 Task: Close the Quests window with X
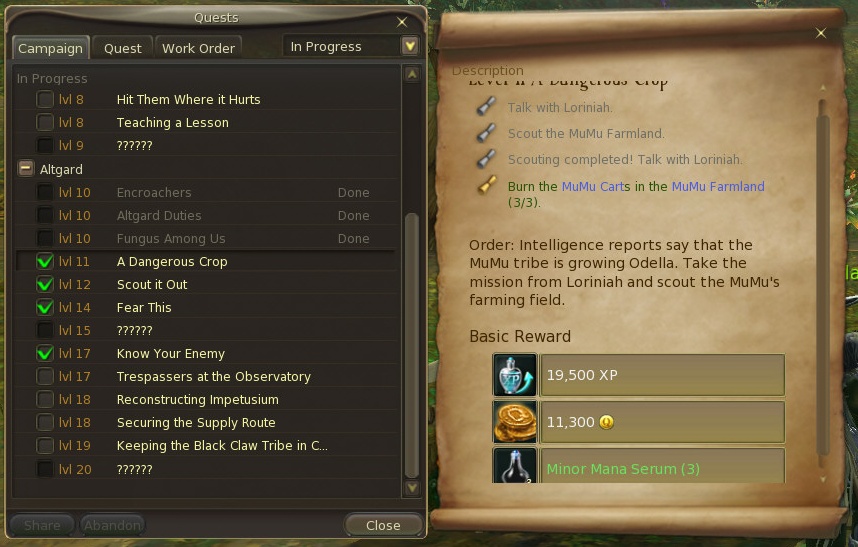point(402,21)
